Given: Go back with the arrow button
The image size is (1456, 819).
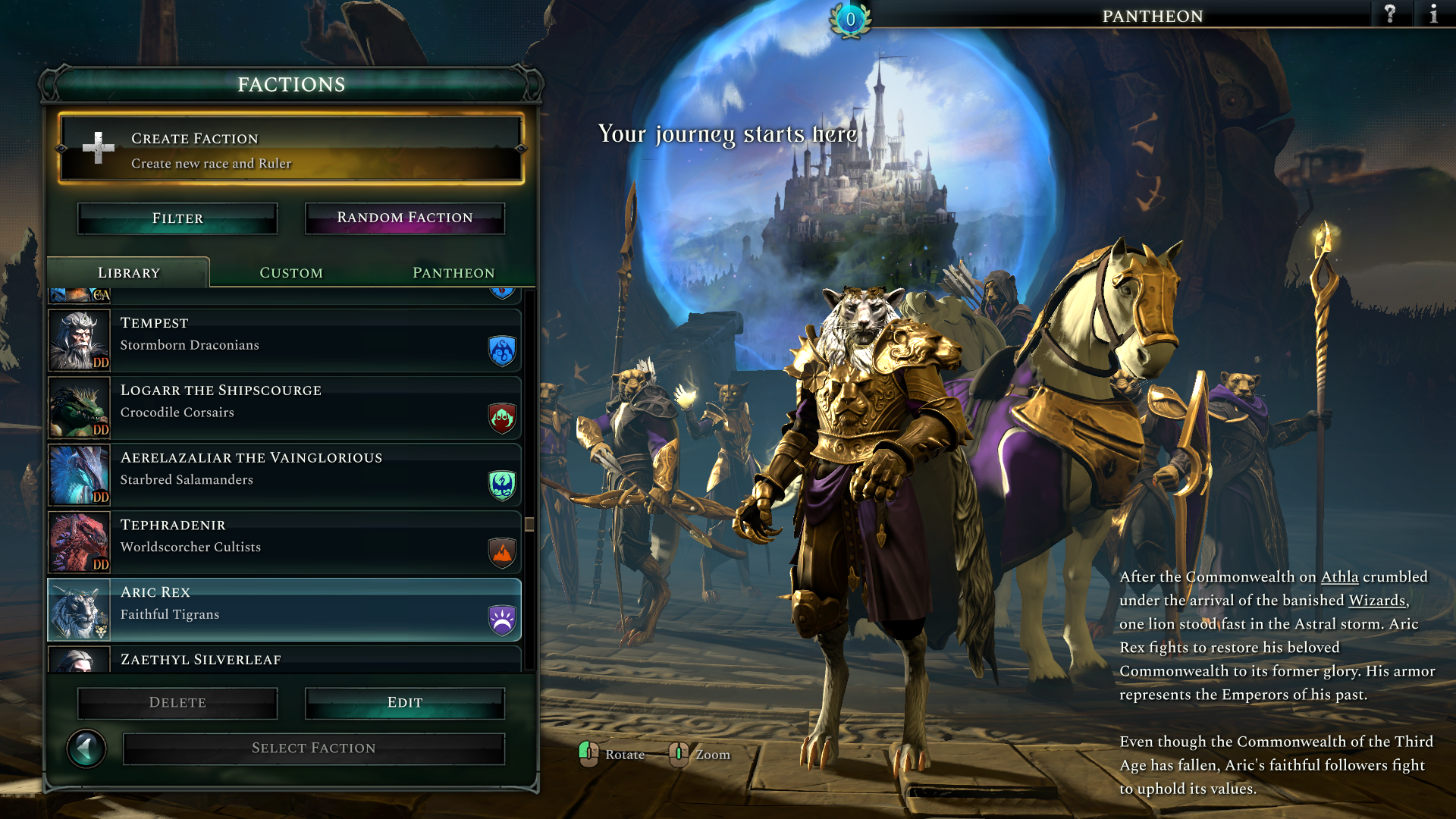Looking at the screenshot, I should click(x=86, y=748).
